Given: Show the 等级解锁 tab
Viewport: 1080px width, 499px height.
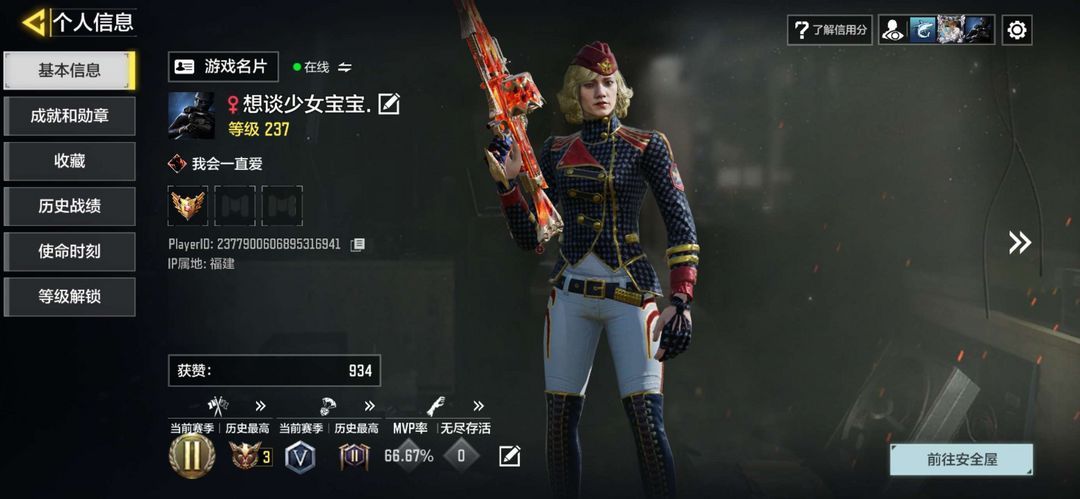Looking at the screenshot, I should pos(69,297).
